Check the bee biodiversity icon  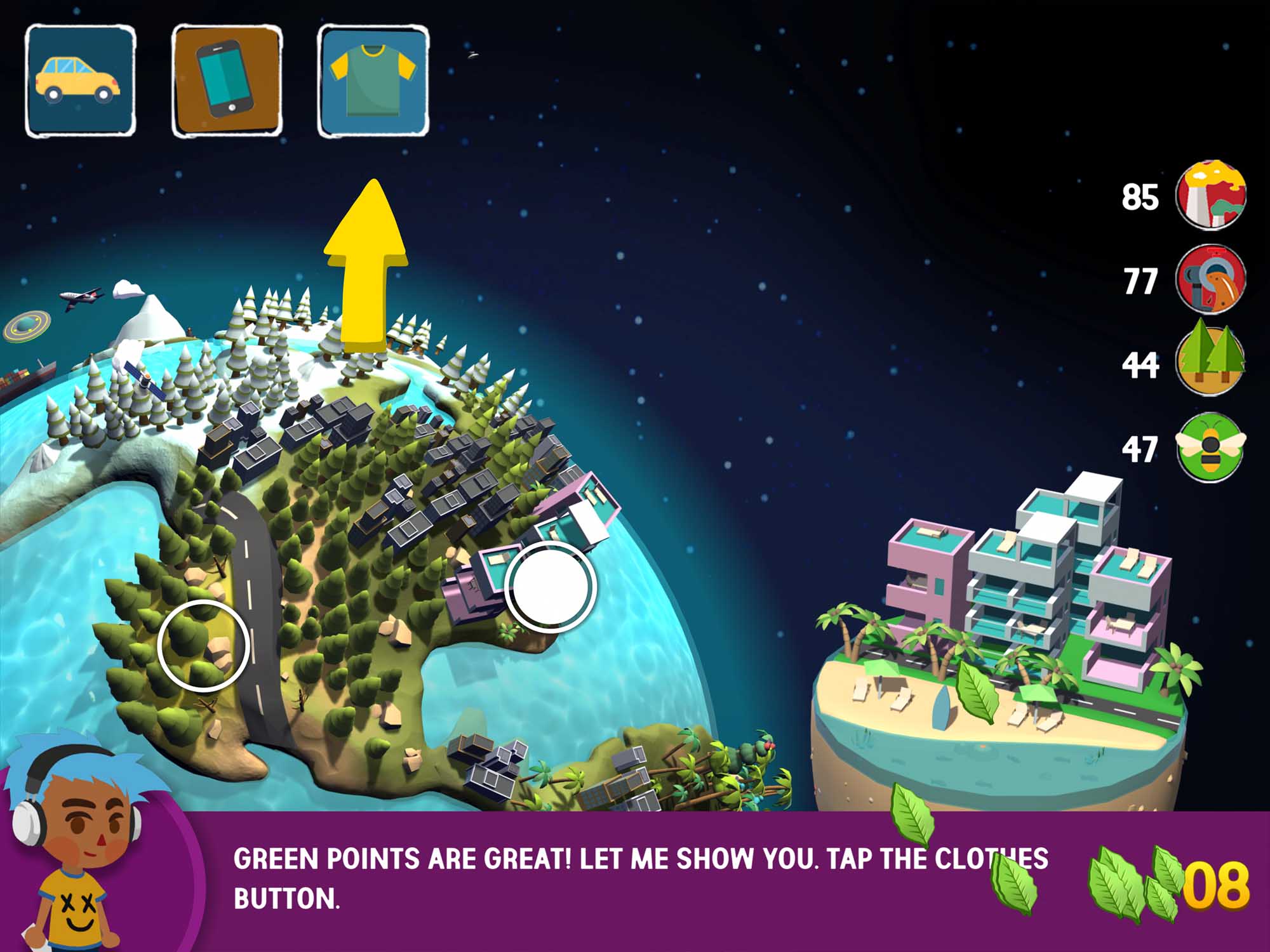click(1210, 446)
